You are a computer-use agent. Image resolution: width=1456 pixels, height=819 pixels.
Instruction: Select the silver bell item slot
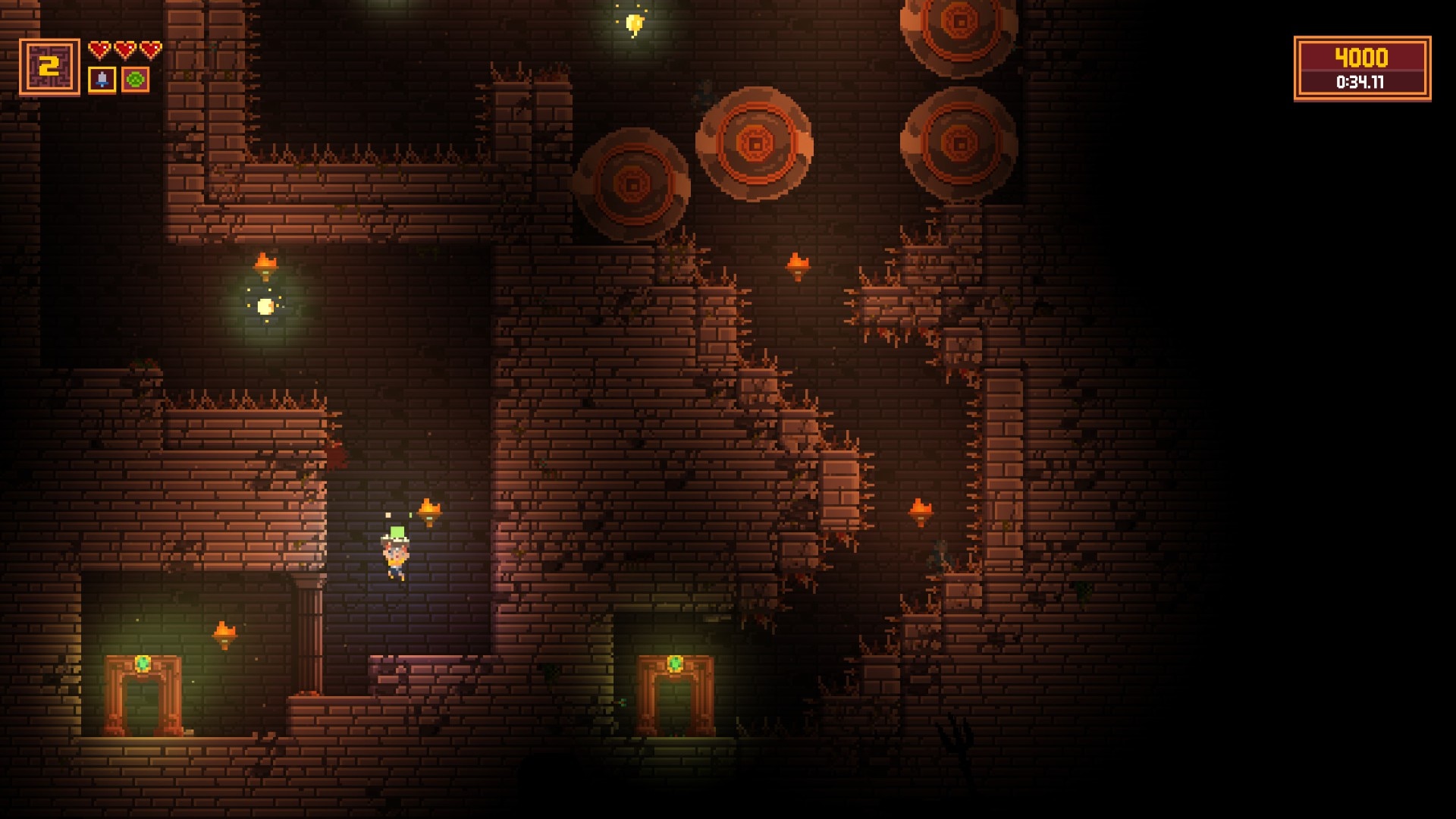point(102,80)
